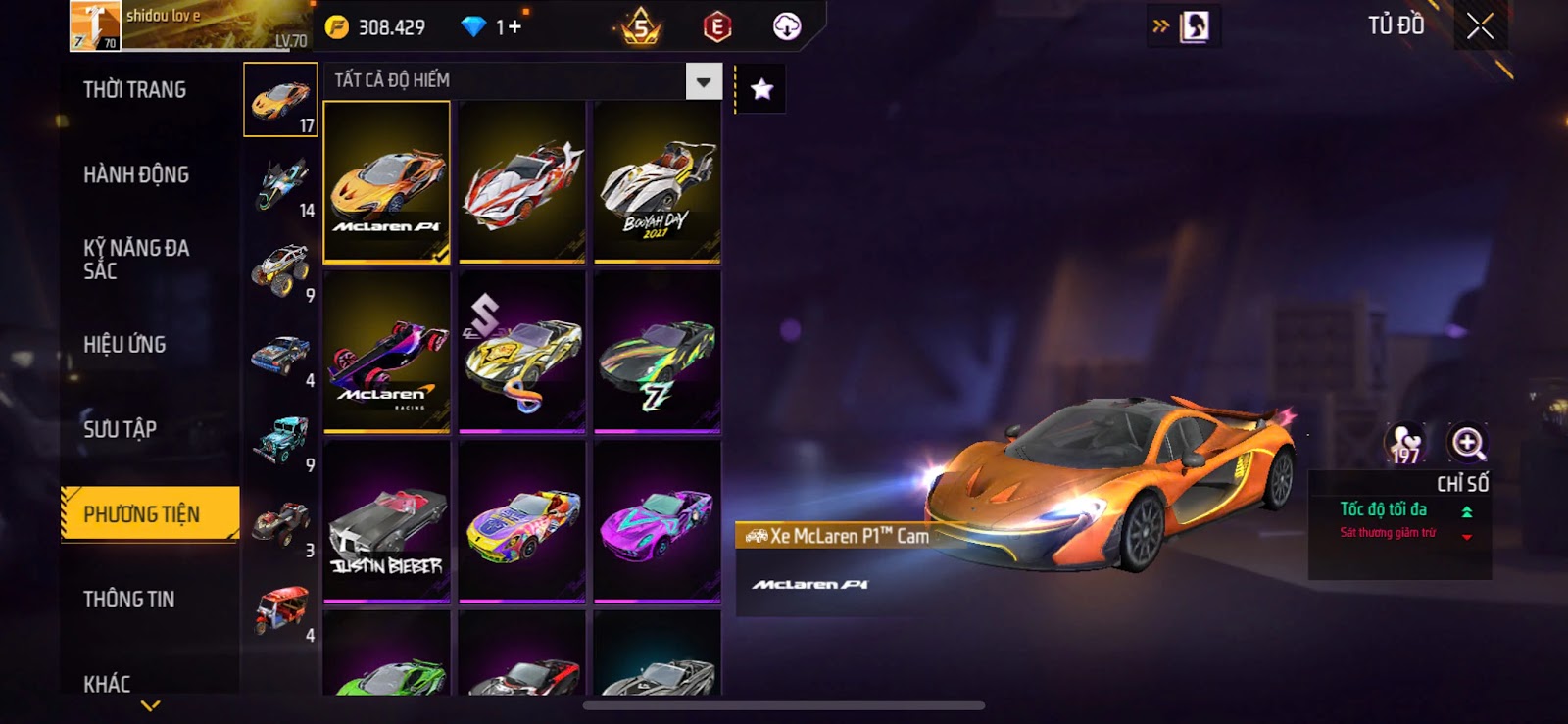Choose the monster truck vehicle type
Viewport: 1568px width, 724px height.
[281, 269]
